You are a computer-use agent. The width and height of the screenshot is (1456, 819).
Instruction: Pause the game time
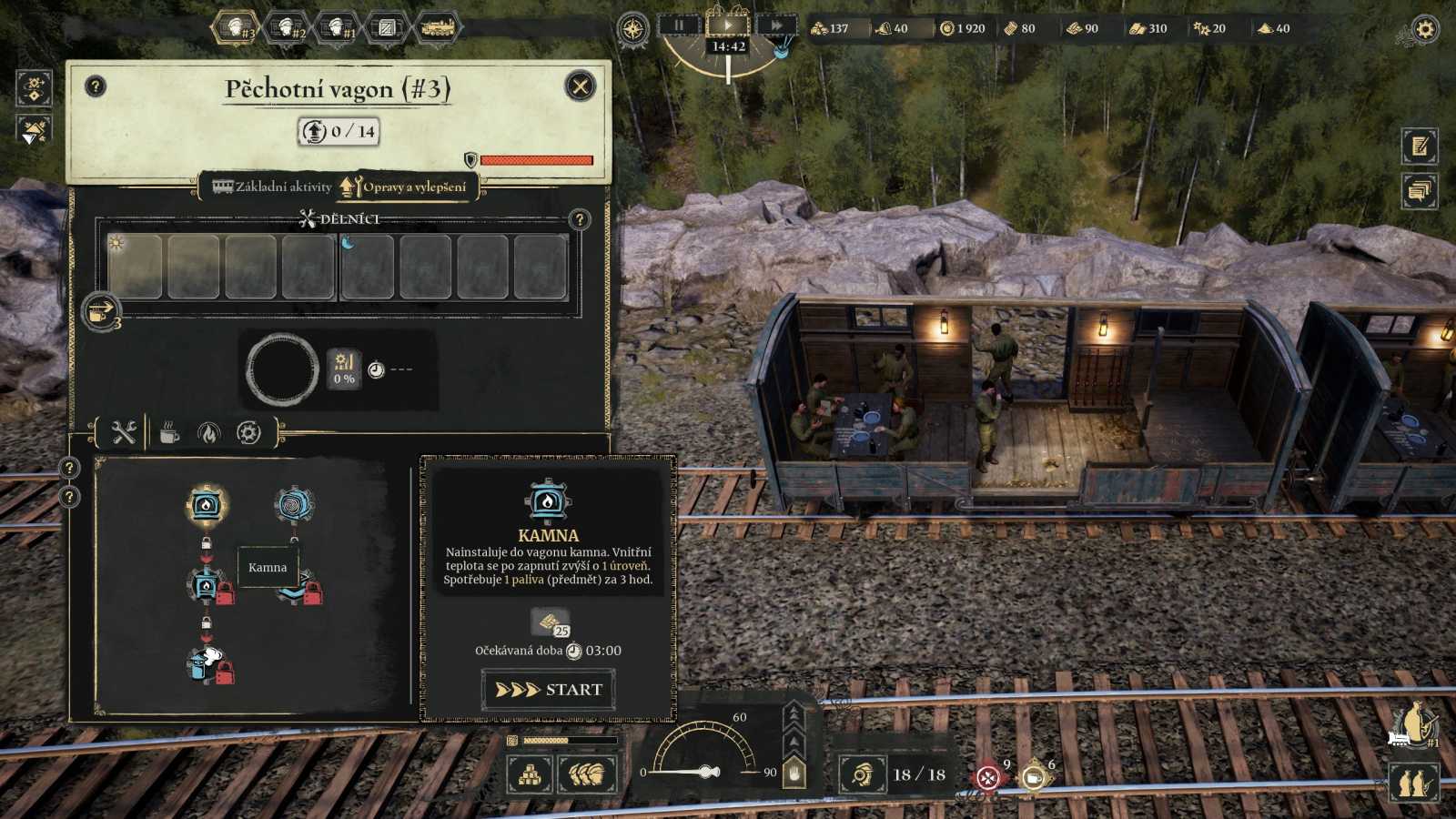(679, 25)
